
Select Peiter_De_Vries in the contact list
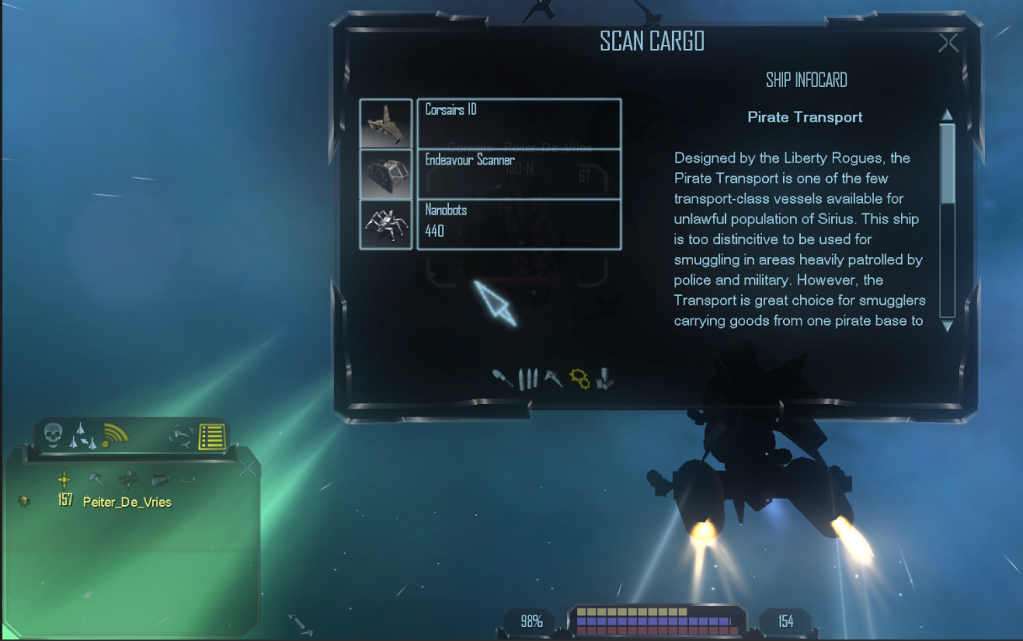point(127,502)
